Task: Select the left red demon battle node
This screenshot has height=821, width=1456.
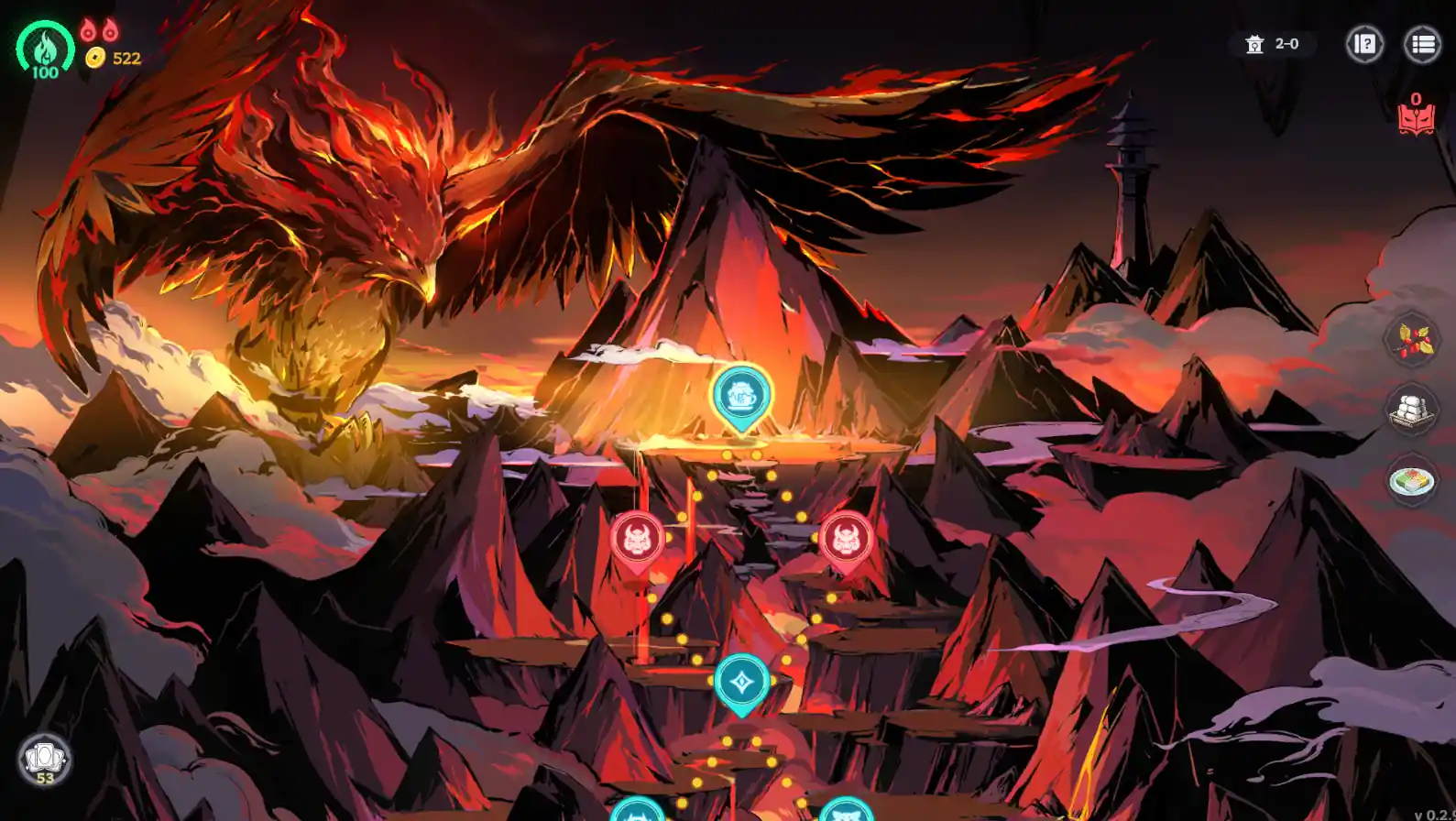Action: (x=636, y=539)
